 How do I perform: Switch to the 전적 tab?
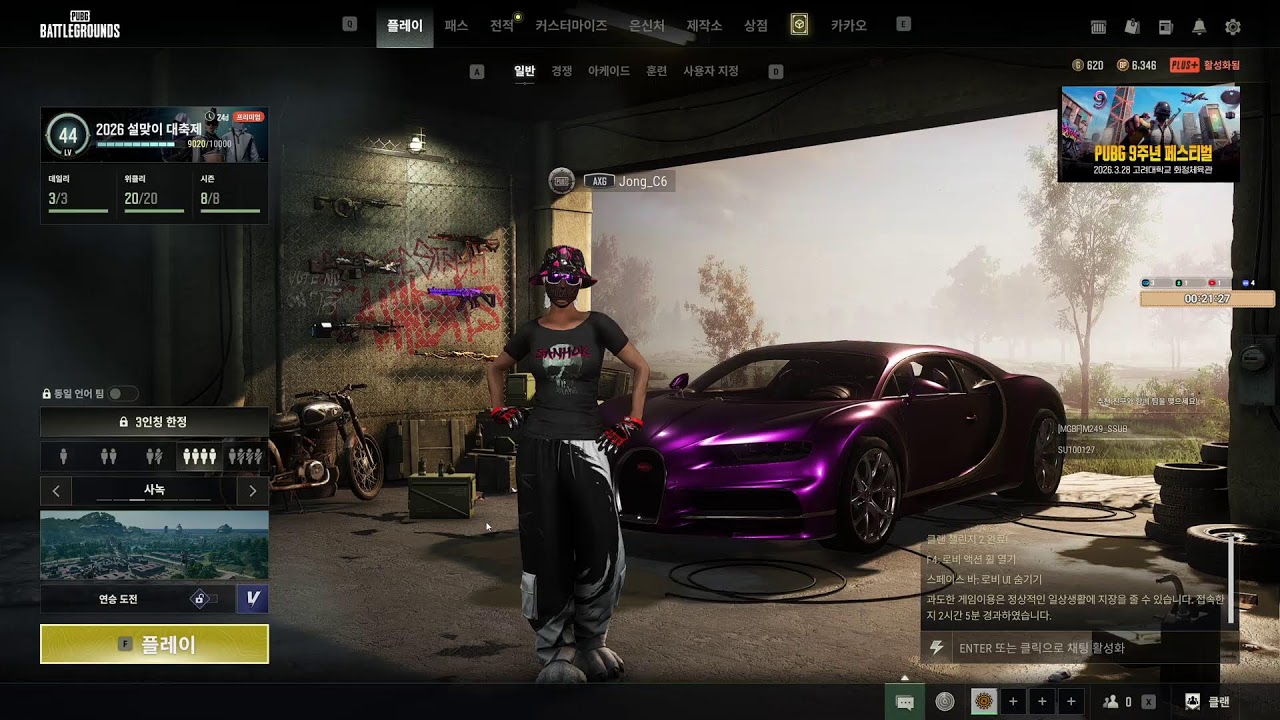click(x=502, y=26)
